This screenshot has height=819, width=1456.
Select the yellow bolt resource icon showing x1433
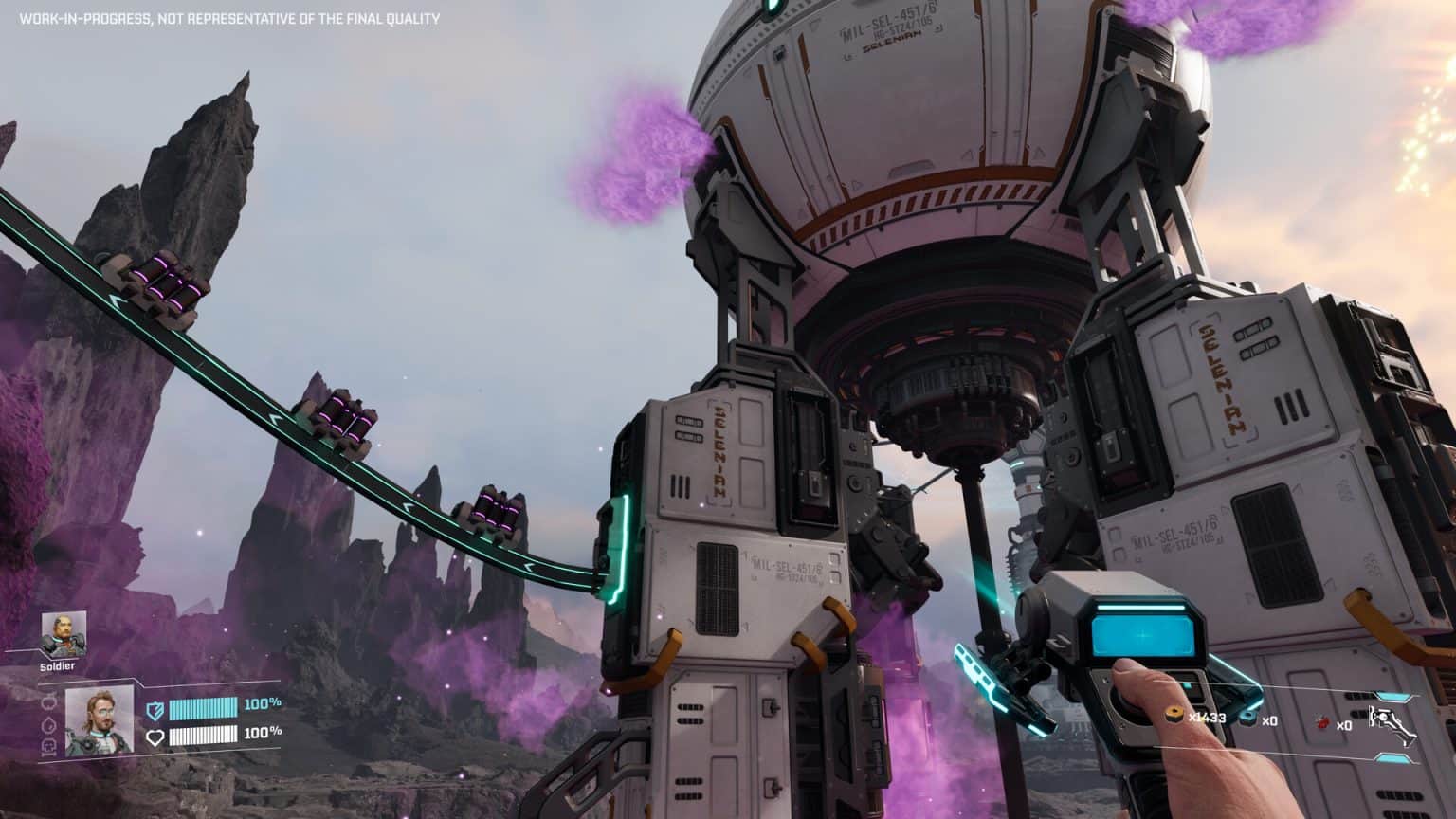tap(1174, 715)
